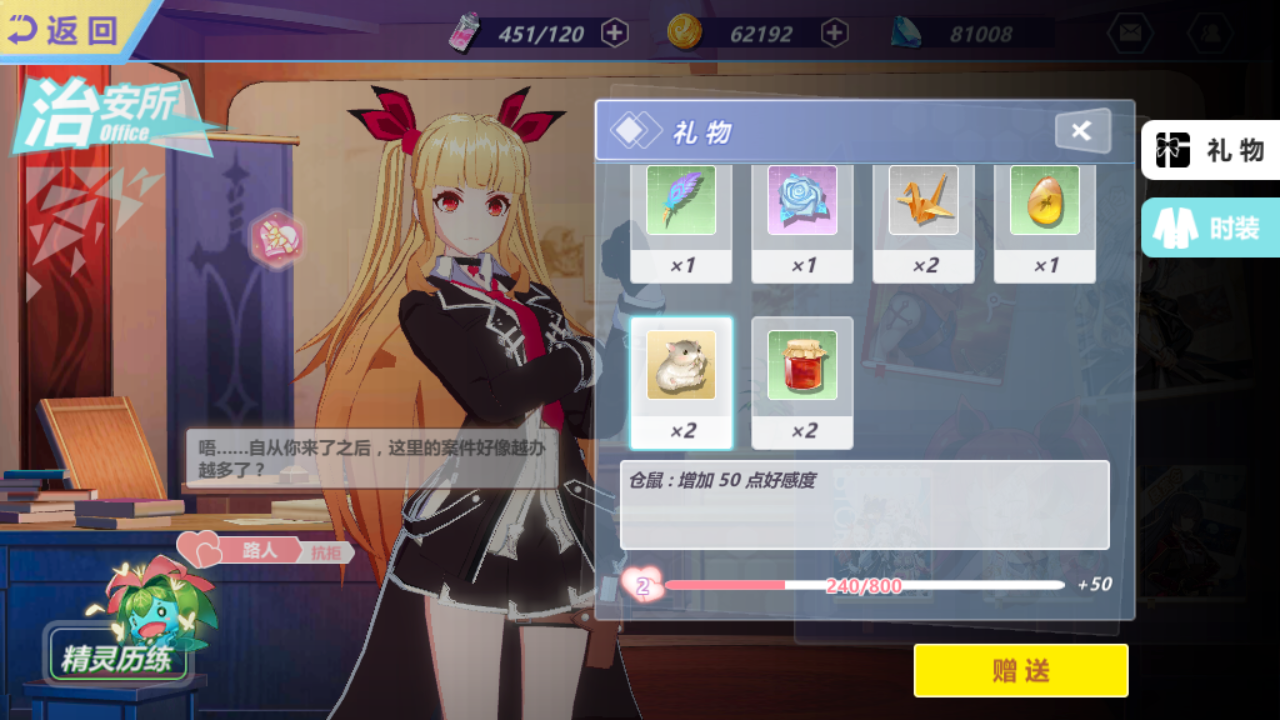Select the purple feather gift
This screenshot has height=720, width=1280.
click(x=681, y=200)
